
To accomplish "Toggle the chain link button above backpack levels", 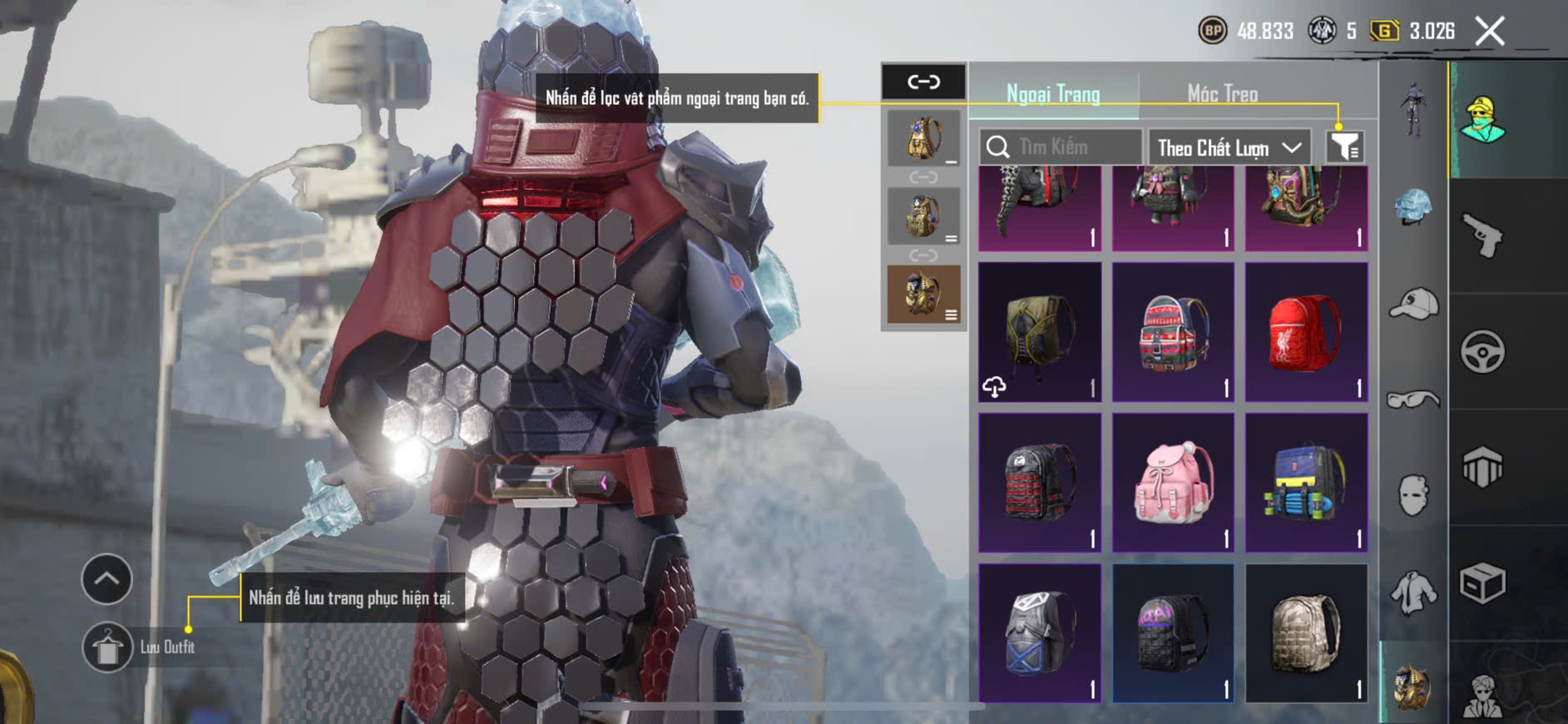I will [923, 82].
